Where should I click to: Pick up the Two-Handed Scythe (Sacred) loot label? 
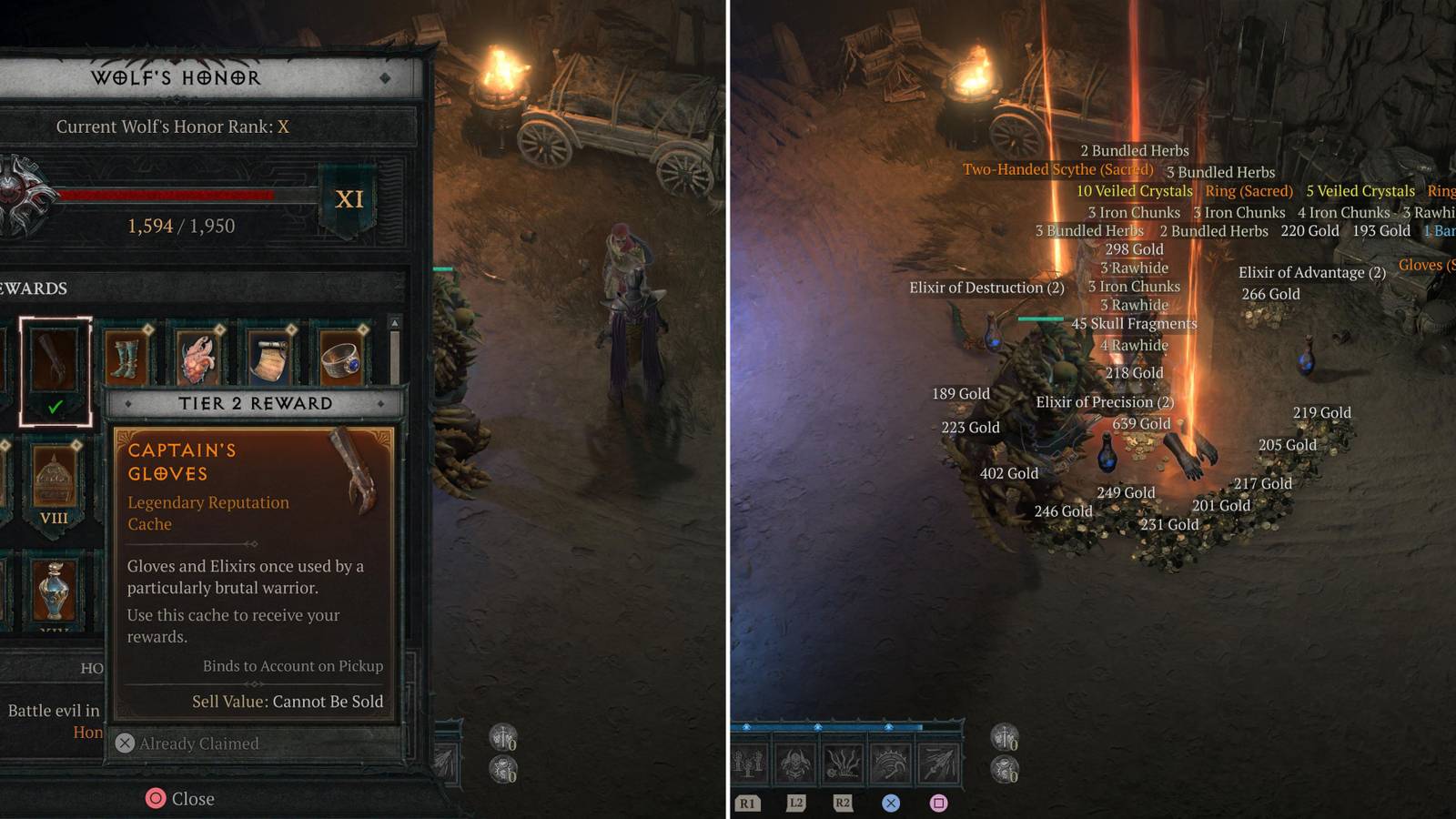(1057, 169)
